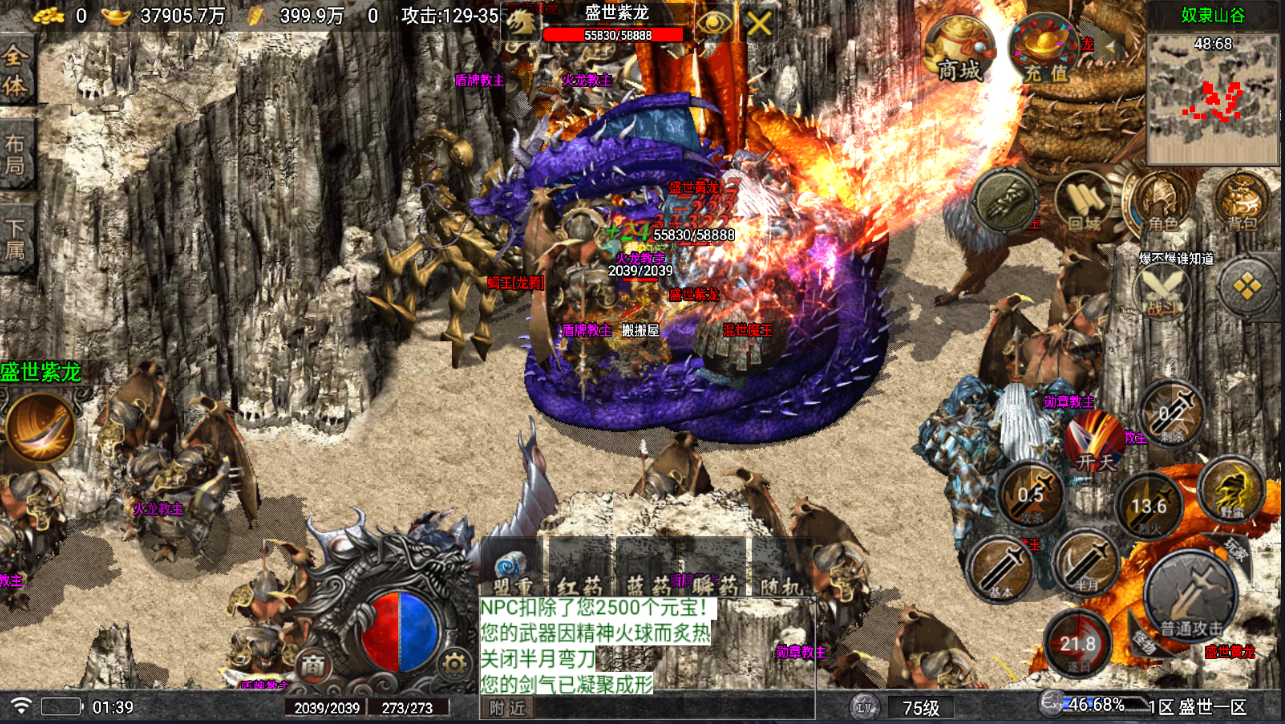Use the 红药 red potion slot
The image size is (1285, 724).
pyautogui.click(x=580, y=568)
